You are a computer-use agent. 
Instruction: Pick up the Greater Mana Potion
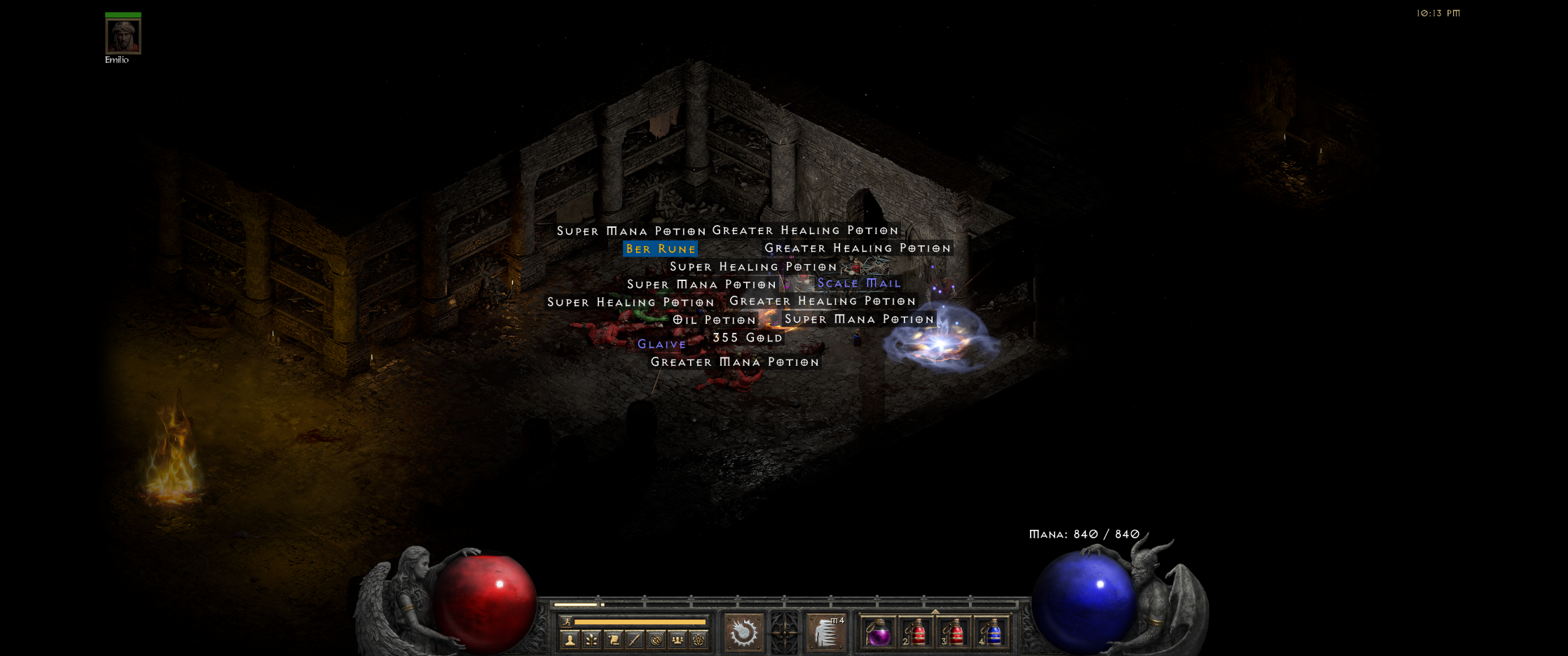point(733,362)
